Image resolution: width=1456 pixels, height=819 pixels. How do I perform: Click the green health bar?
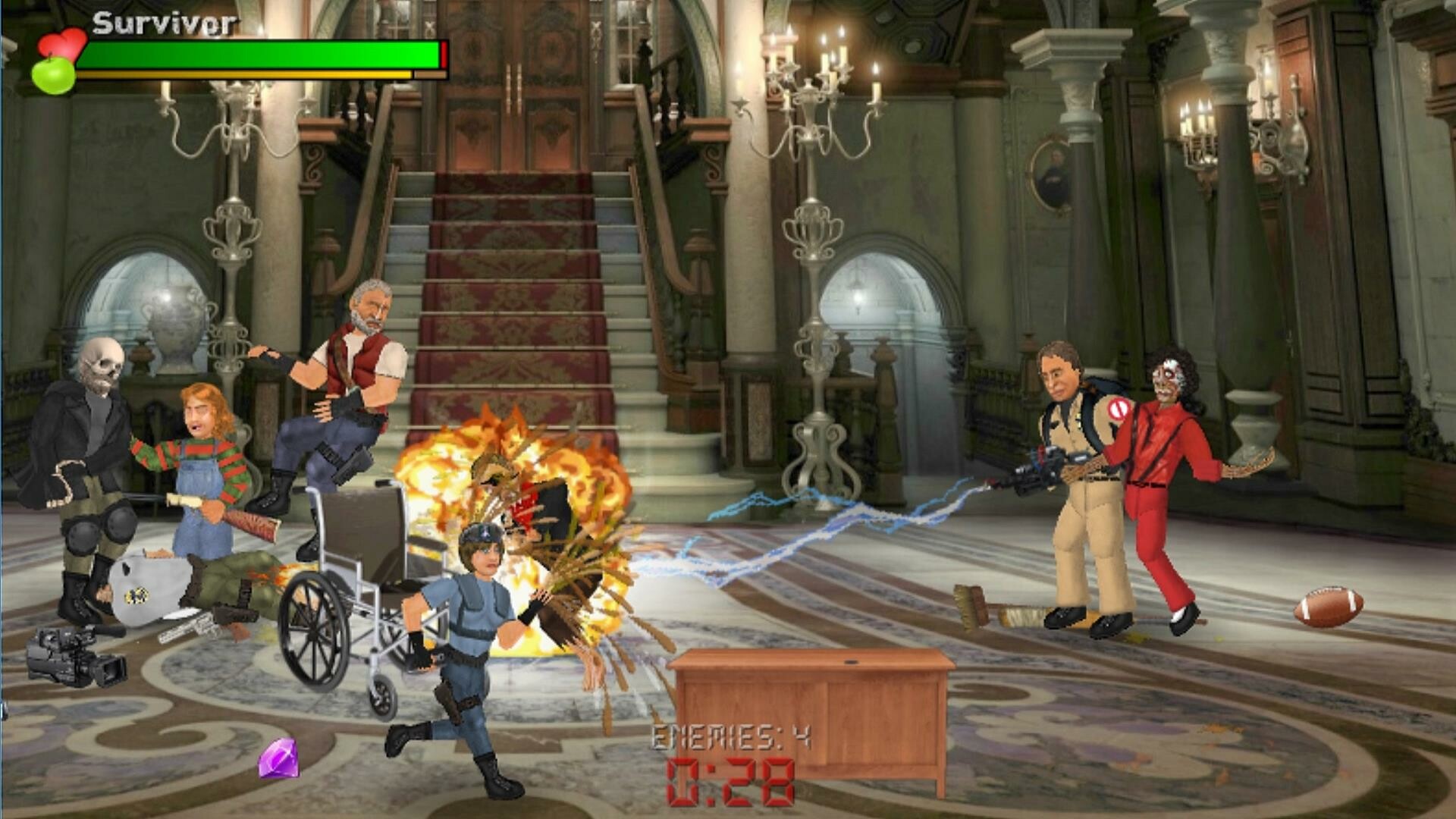coord(258,52)
